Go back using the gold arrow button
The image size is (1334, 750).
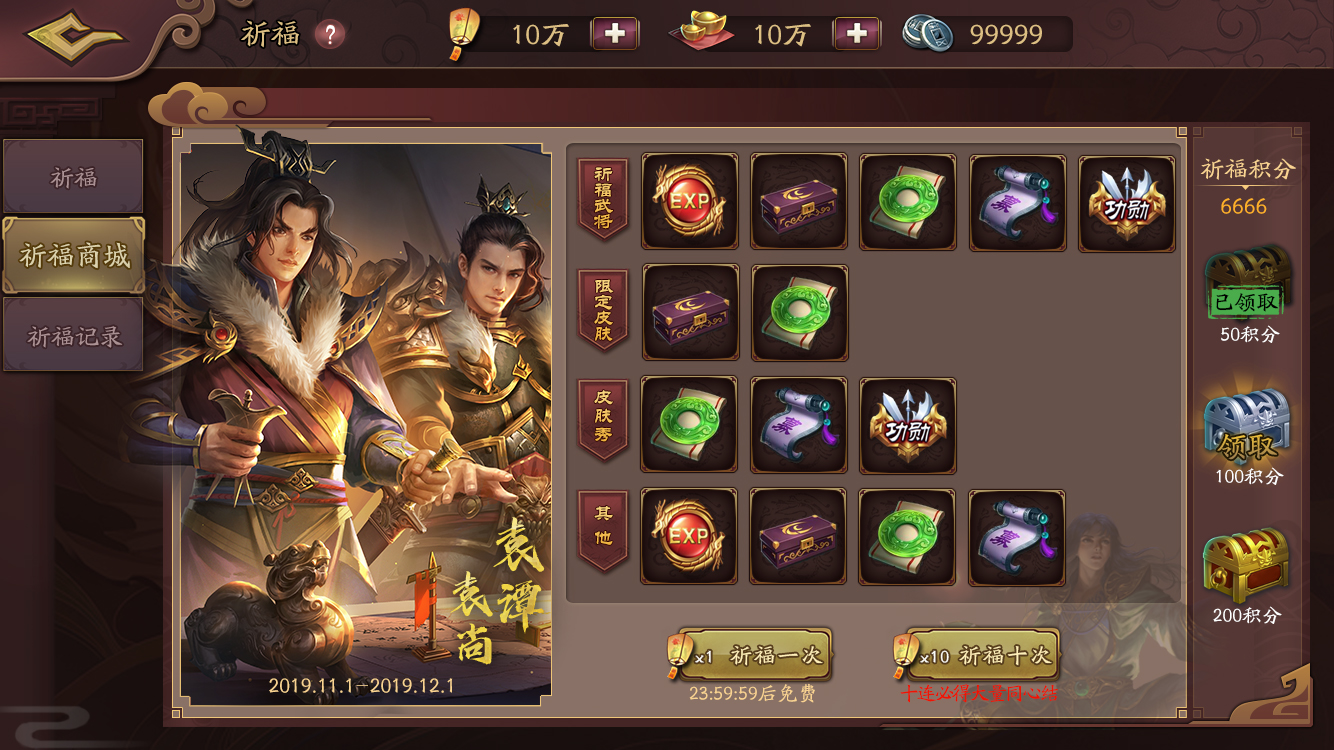(76, 38)
